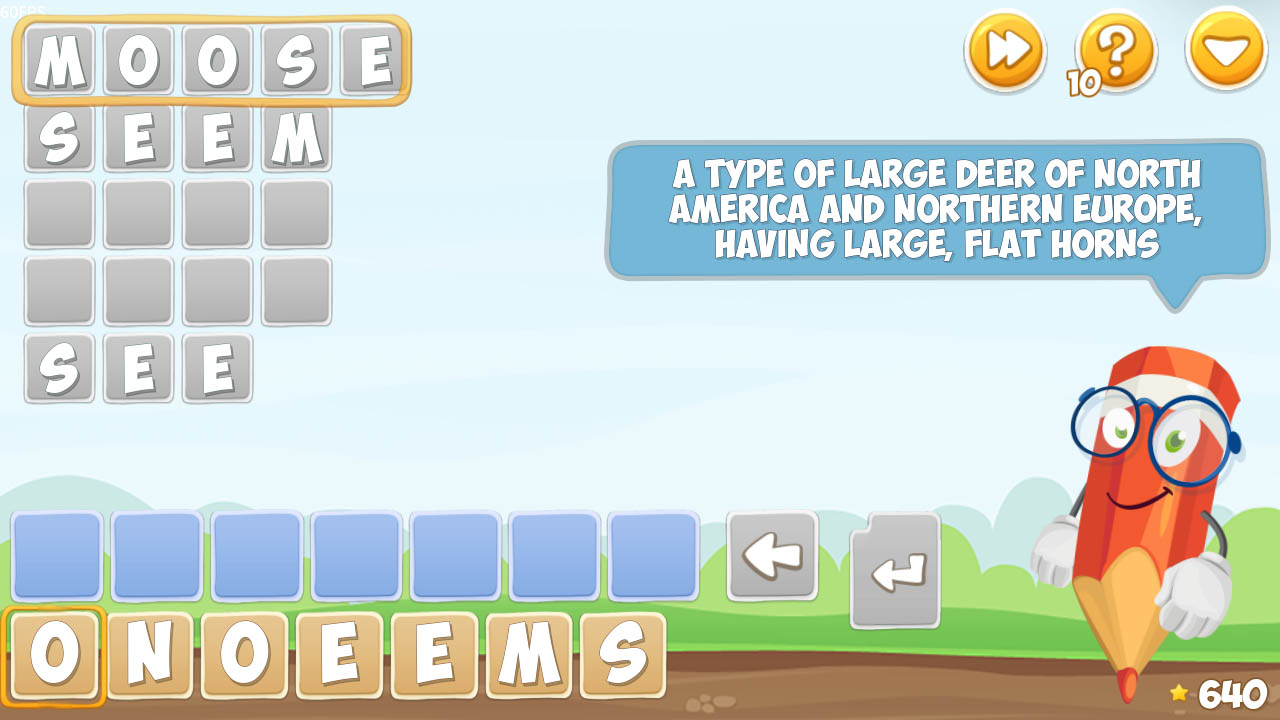Click the solved word SEE in the grid
This screenshot has height=720, width=1280.
[x=137, y=368]
